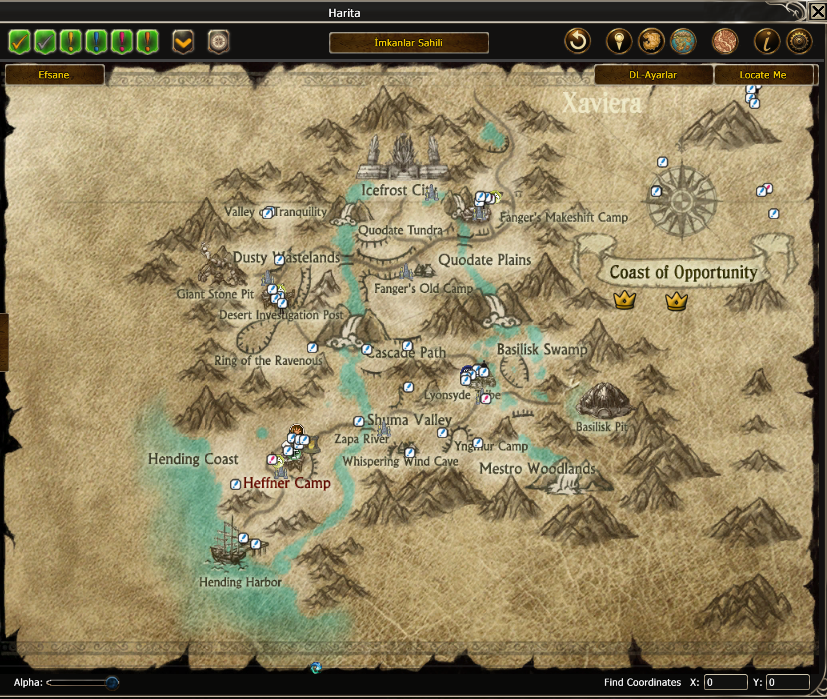The height and width of the screenshot is (699, 827).
Task: Open the Efsane legend panel
Action: click(55, 75)
